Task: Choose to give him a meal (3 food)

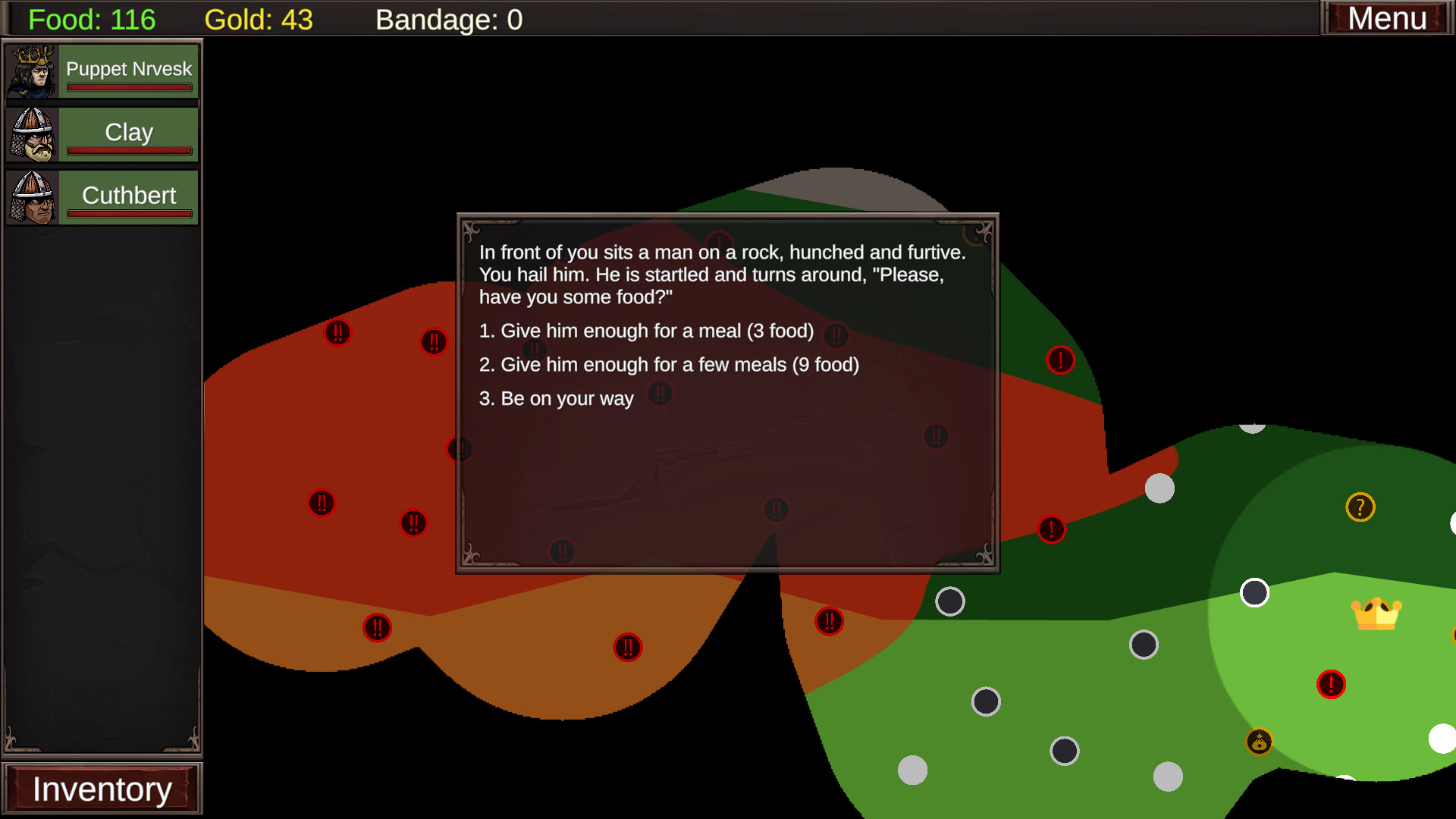Action: (646, 331)
